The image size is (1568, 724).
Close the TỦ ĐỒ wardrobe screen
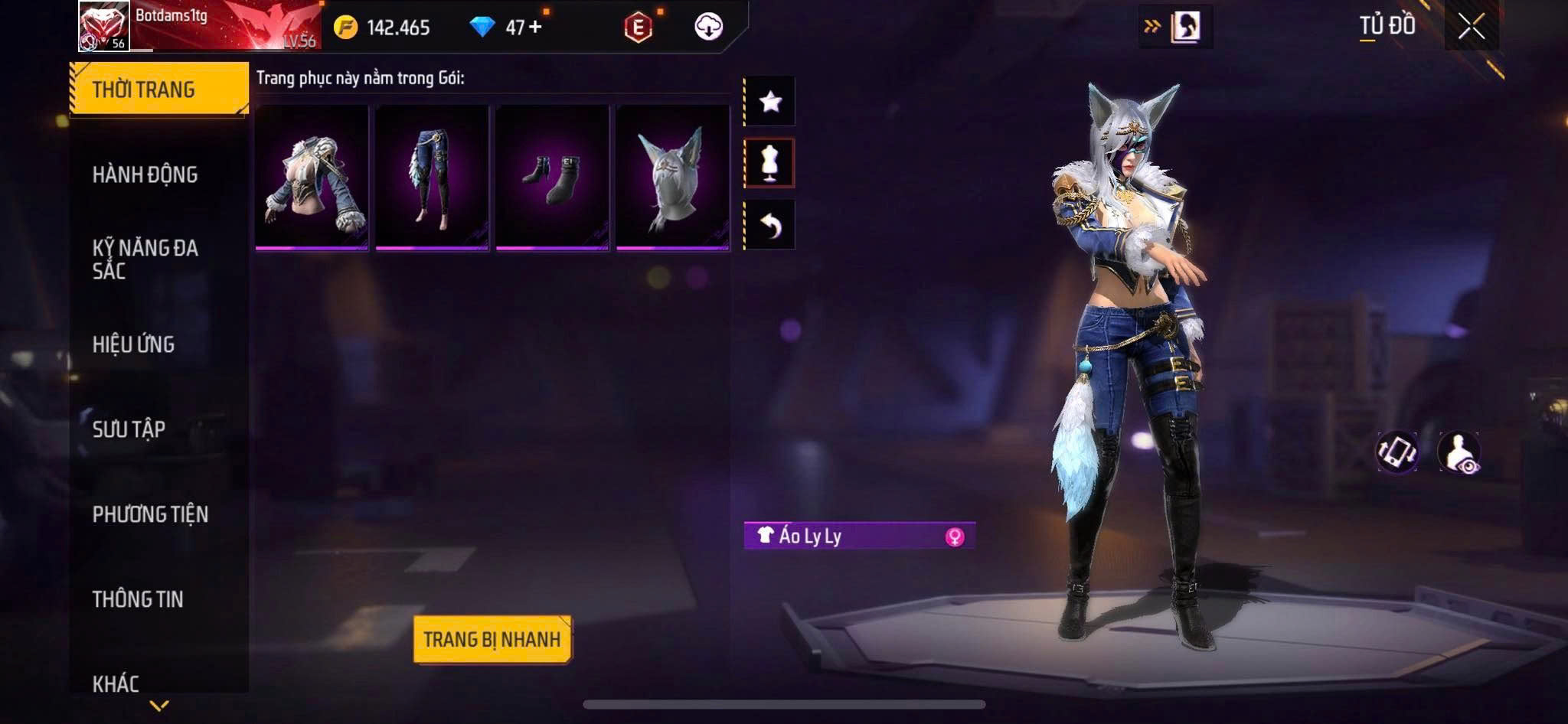[1471, 28]
